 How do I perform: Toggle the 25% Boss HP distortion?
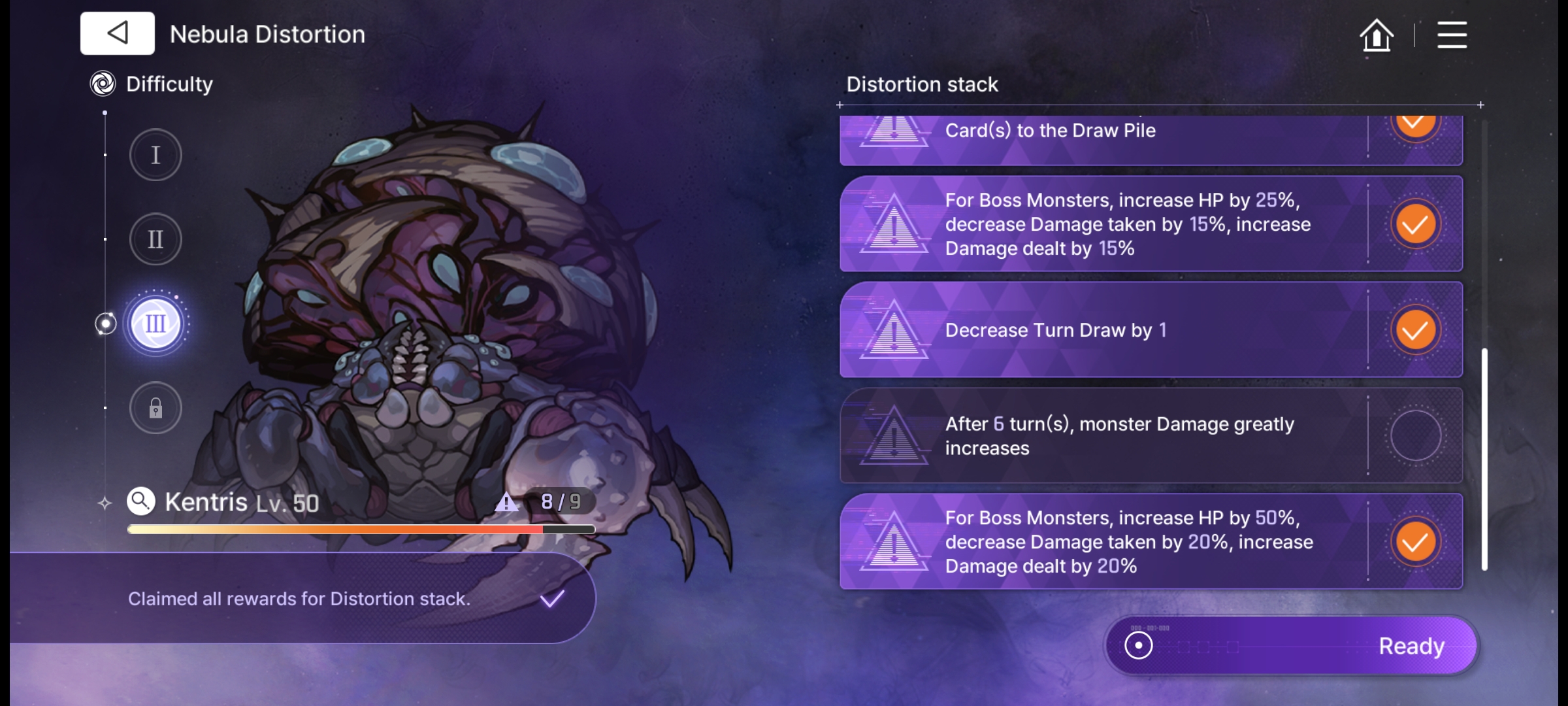point(1415,224)
